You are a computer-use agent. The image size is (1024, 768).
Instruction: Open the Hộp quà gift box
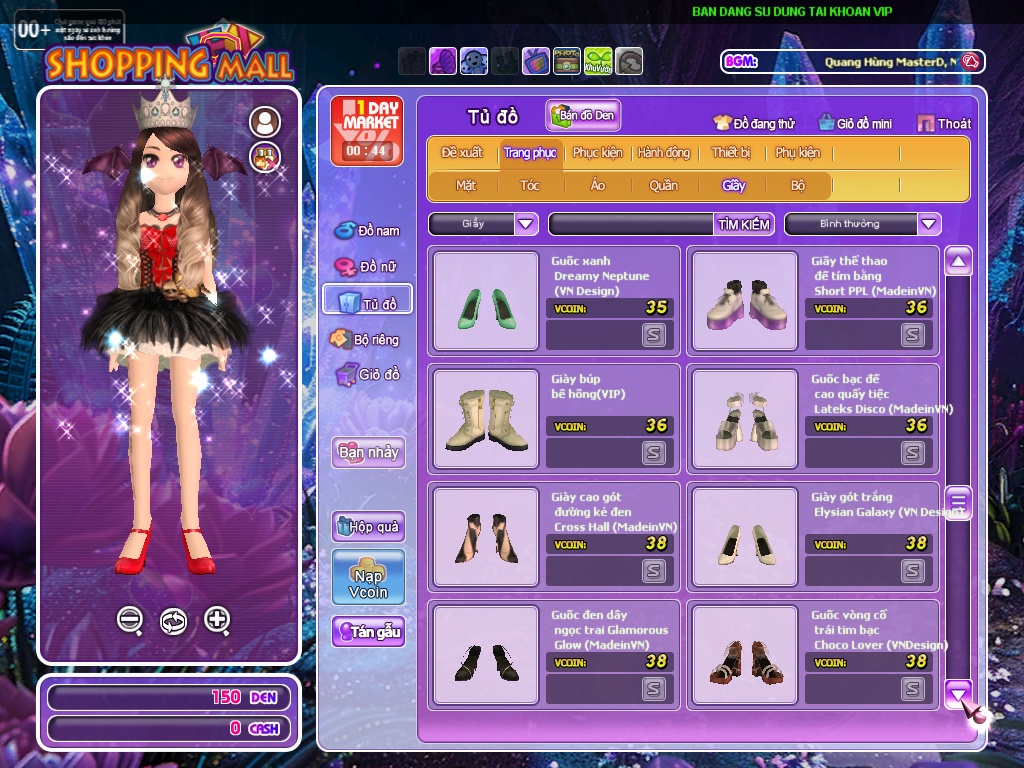368,526
